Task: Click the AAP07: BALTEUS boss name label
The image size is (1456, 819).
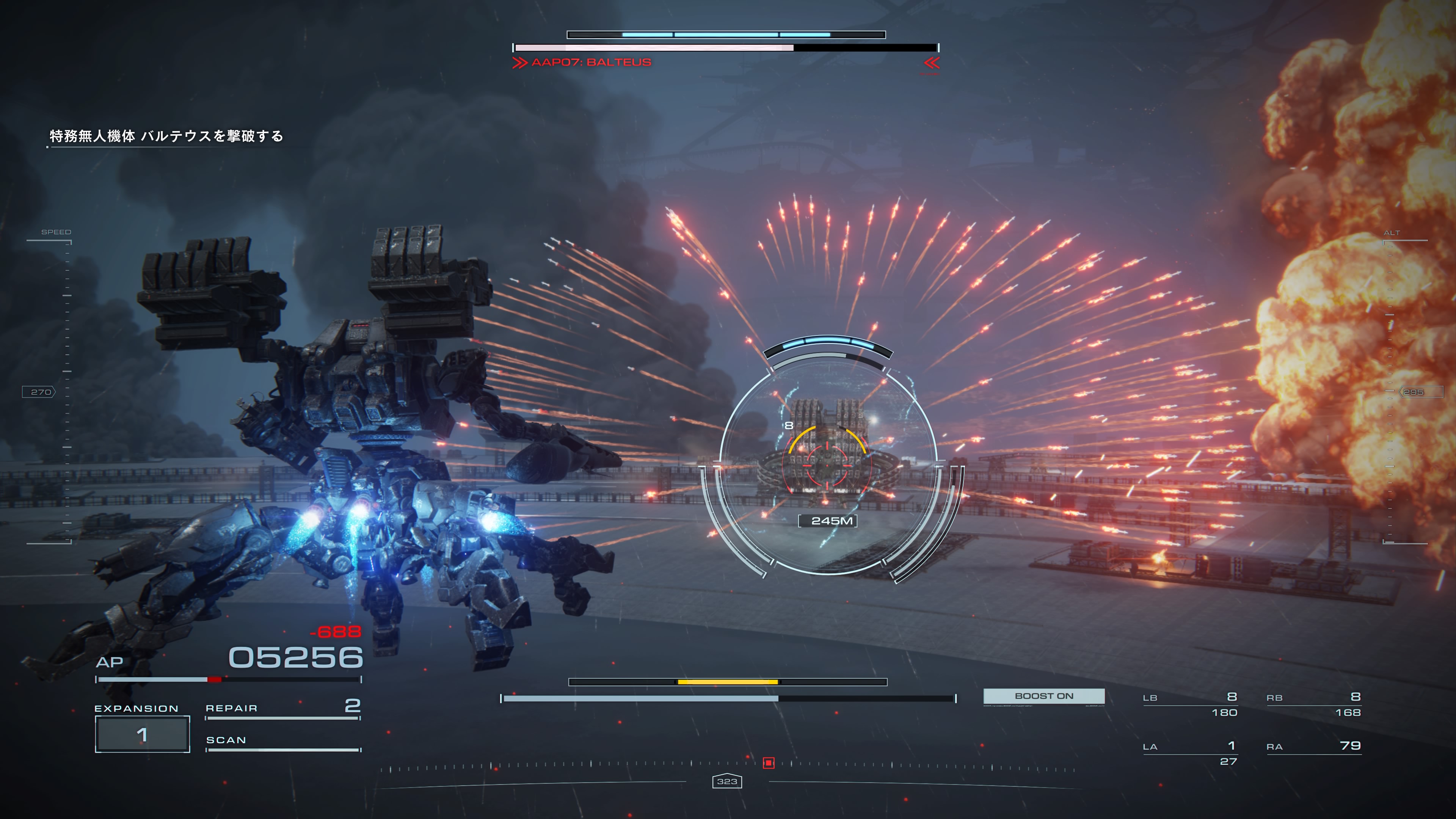Action: (x=591, y=63)
